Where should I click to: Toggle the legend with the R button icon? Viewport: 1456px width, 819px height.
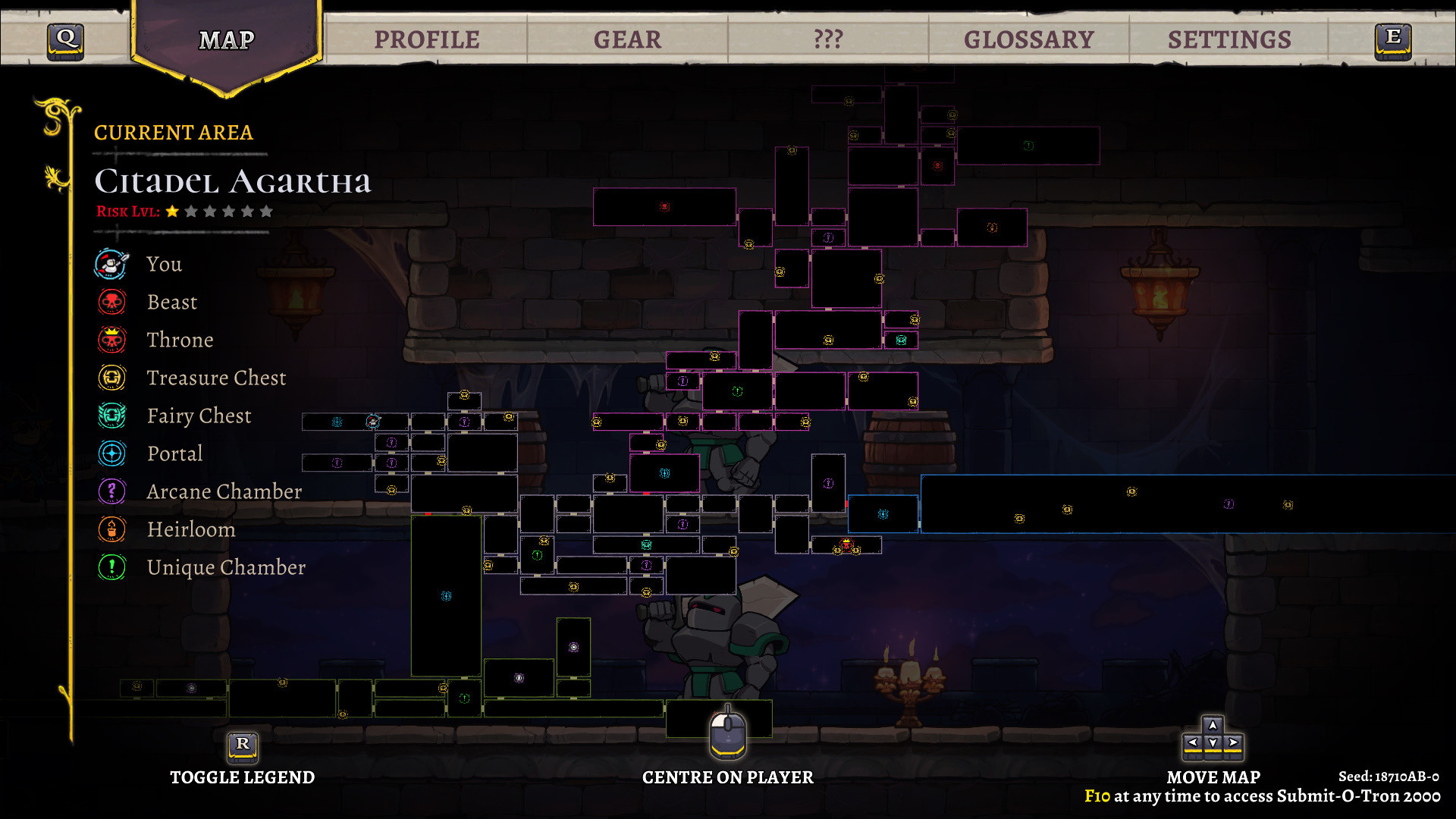point(243,747)
